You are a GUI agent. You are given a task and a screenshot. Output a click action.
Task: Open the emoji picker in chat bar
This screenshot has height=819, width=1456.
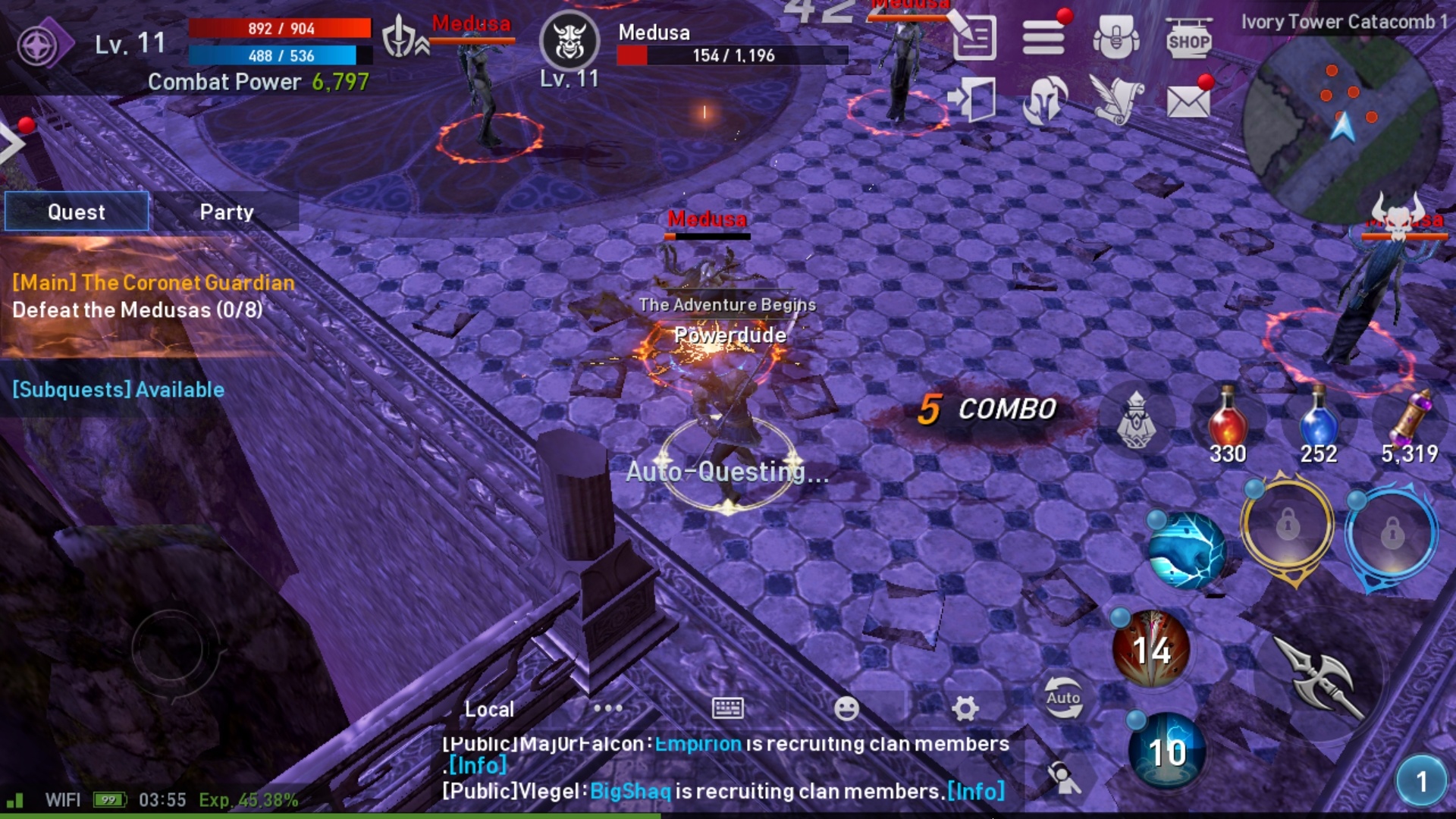[x=846, y=708]
